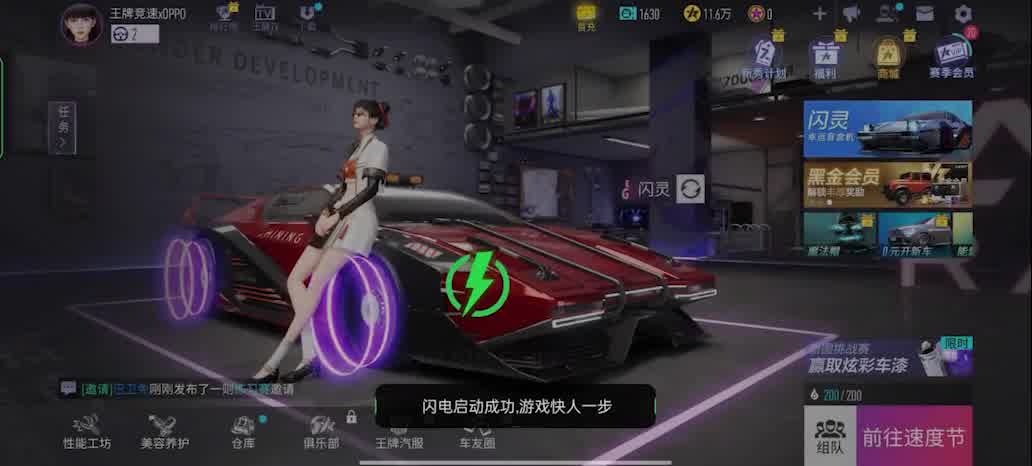
Task: View the 闪灵 car promotion banner
Action: coord(887,128)
